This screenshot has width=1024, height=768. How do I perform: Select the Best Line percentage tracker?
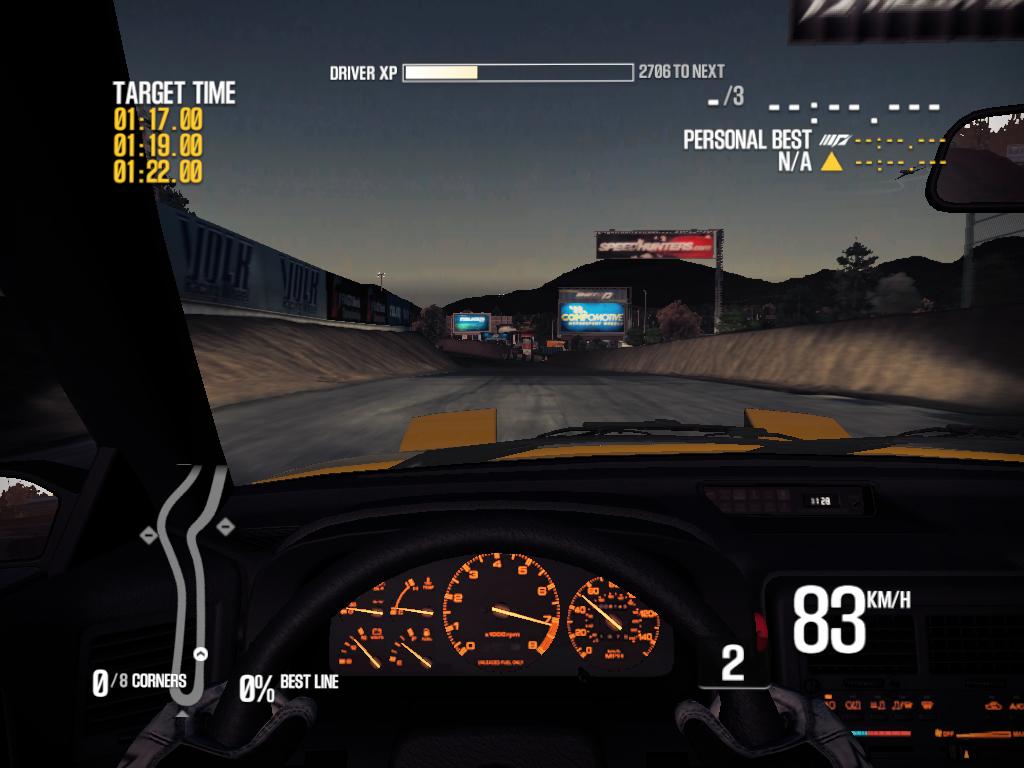289,685
